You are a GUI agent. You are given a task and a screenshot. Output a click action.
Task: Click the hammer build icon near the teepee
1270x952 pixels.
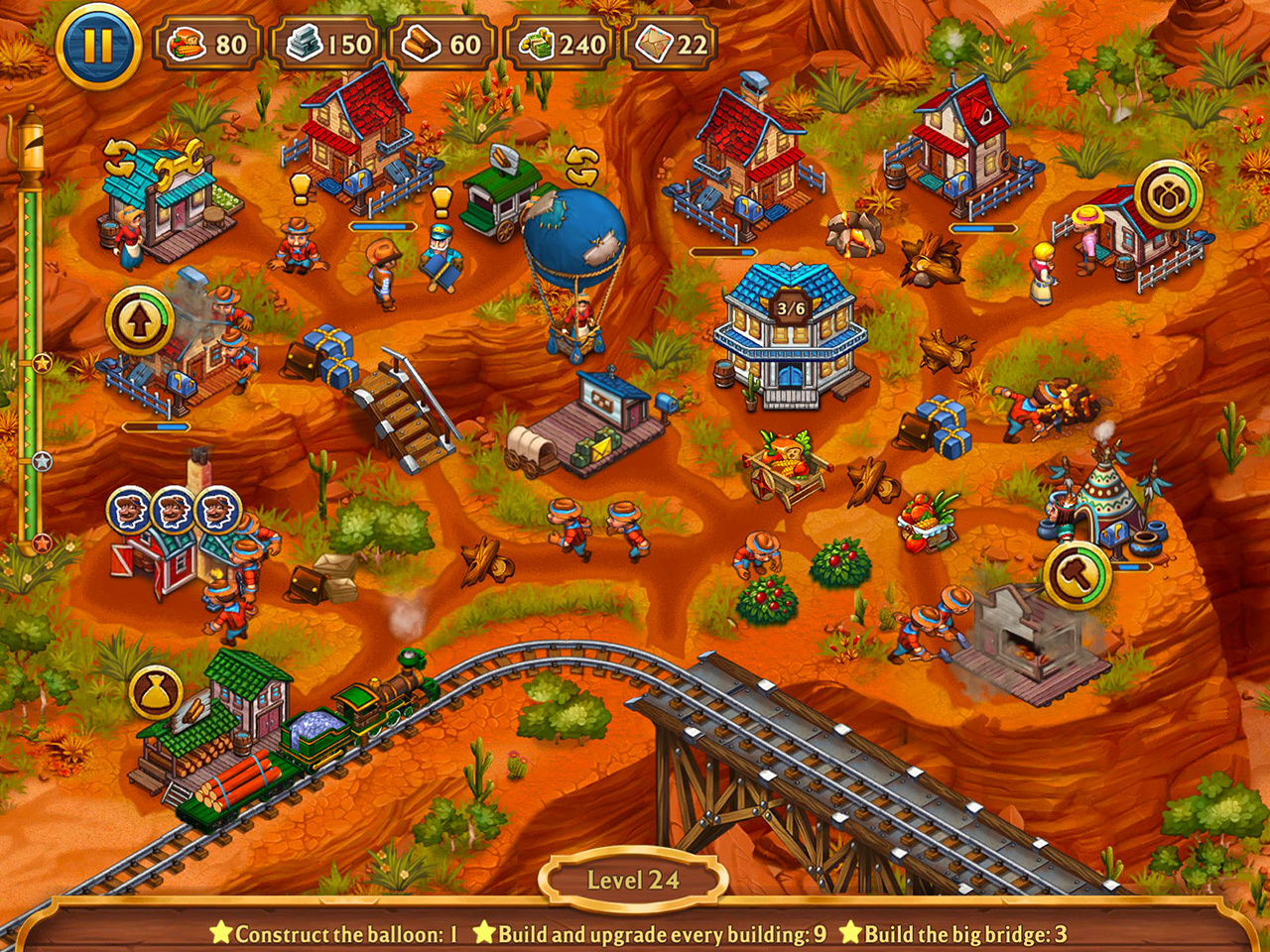pyautogui.click(x=1078, y=575)
